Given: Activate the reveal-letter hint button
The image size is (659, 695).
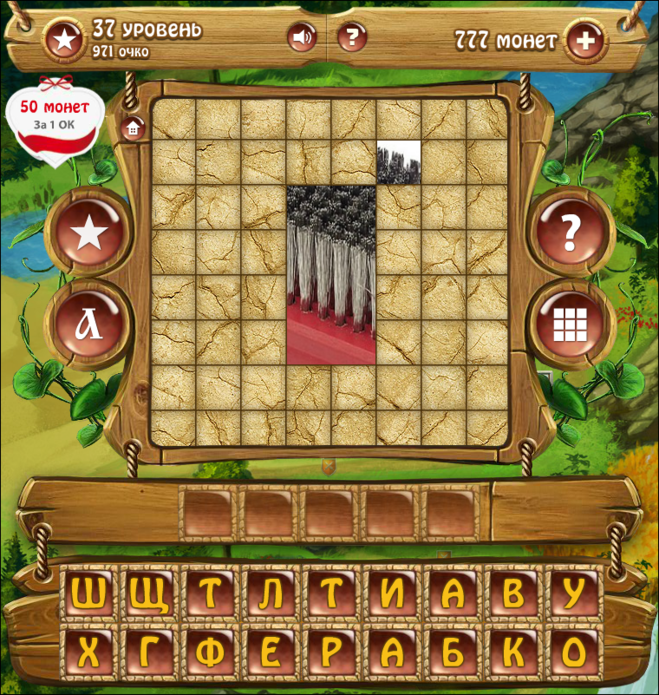Looking at the screenshot, I should [88, 323].
